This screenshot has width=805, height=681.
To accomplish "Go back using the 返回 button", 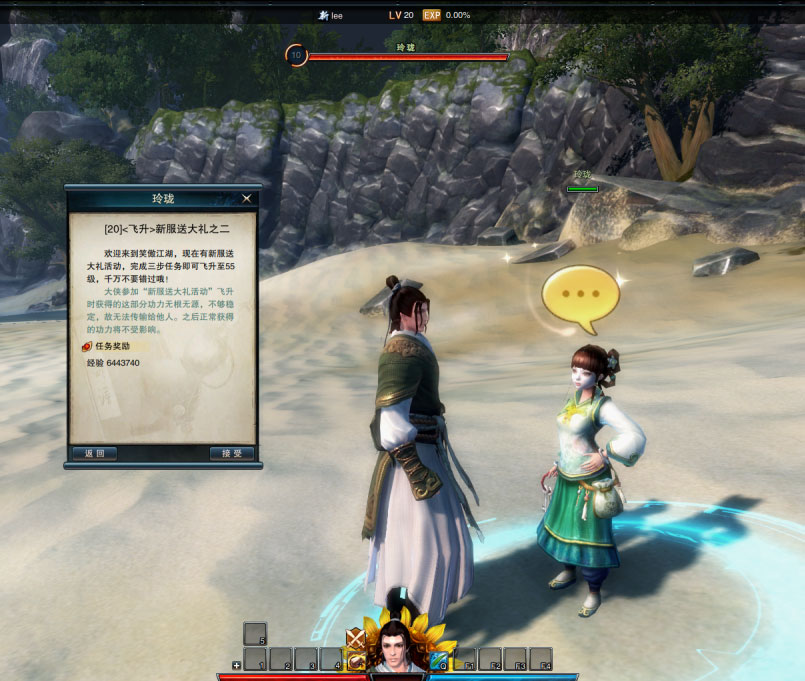I will pyautogui.click(x=95, y=453).
